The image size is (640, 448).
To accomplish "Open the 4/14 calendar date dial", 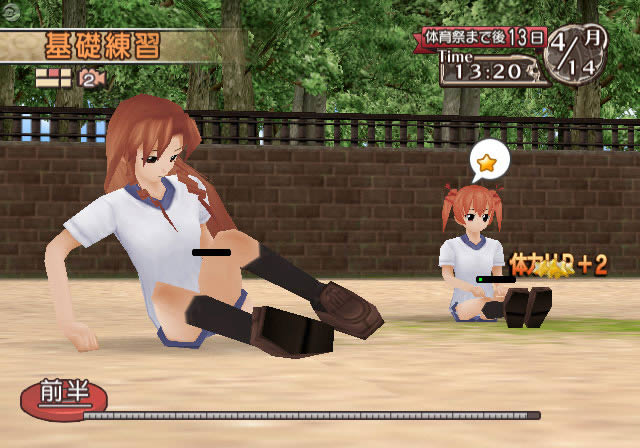I will click(x=576, y=54).
